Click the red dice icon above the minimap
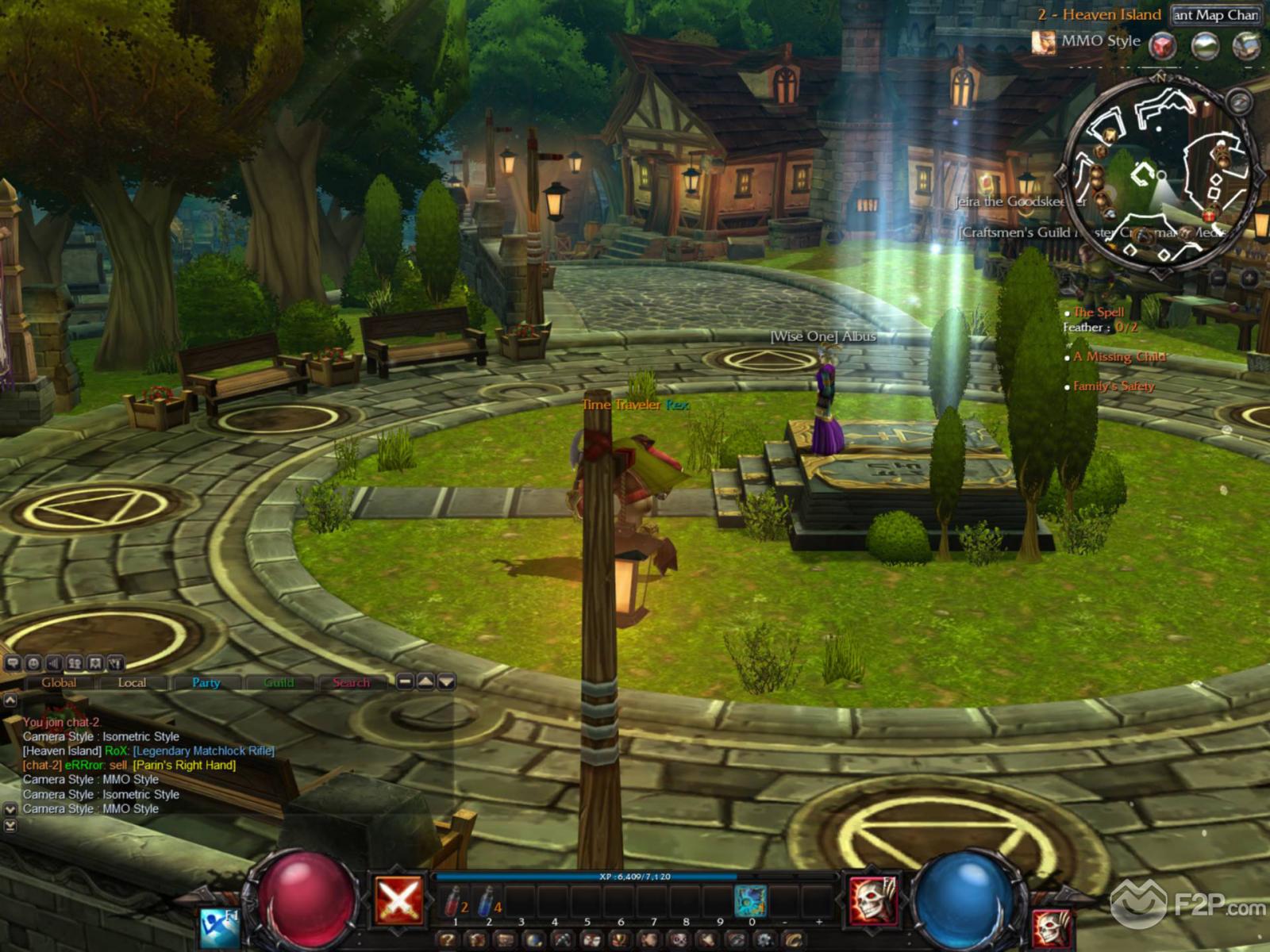The height and width of the screenshot is (952, 1270). [1164, 45]
